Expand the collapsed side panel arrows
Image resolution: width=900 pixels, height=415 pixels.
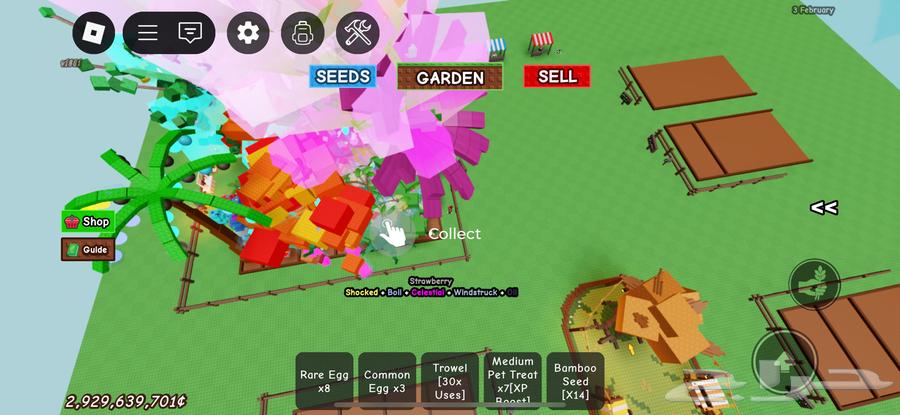pos(823,208)
